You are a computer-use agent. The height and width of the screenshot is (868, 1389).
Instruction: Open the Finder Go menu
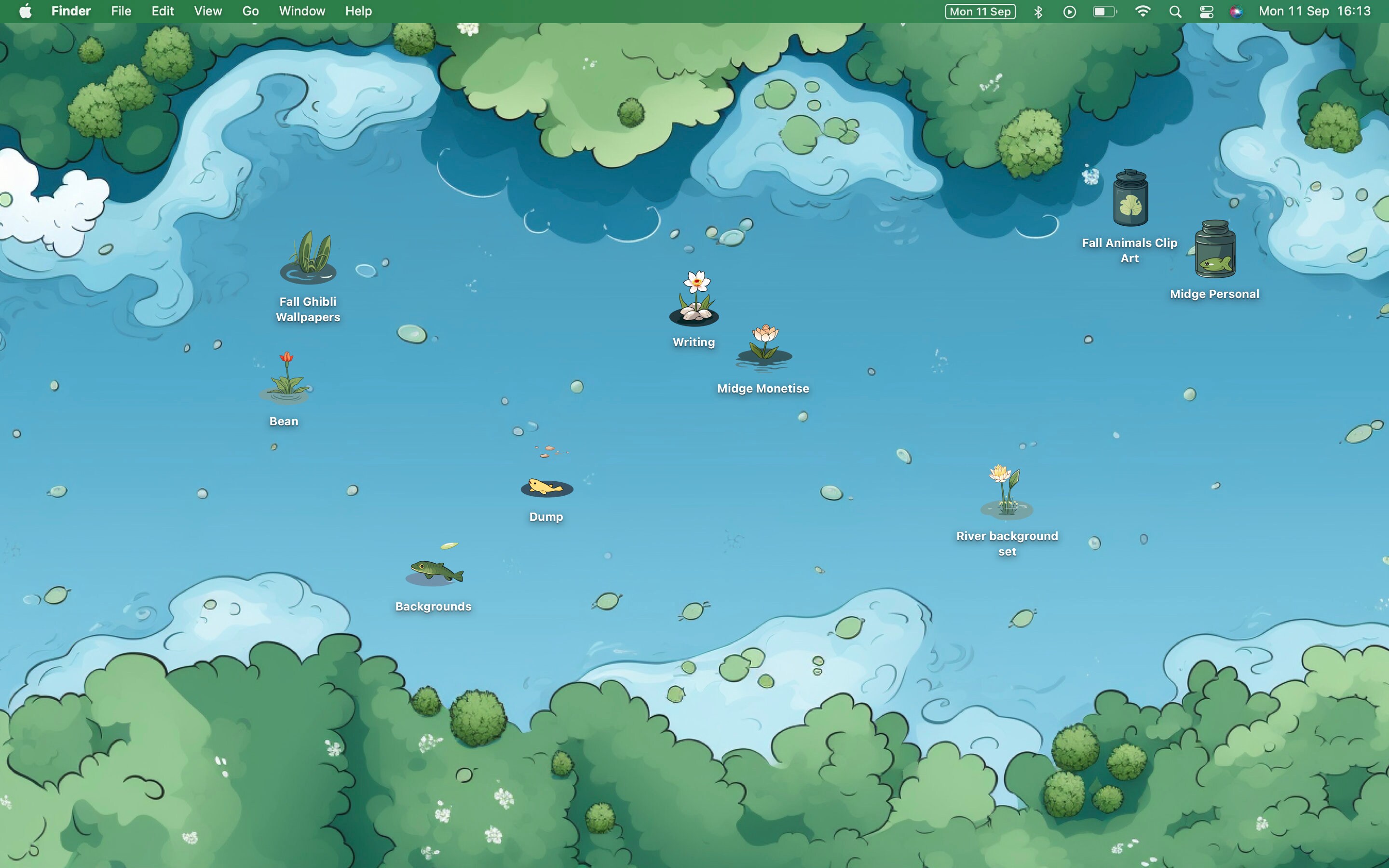pyautogui.click(x=250, y=11)
